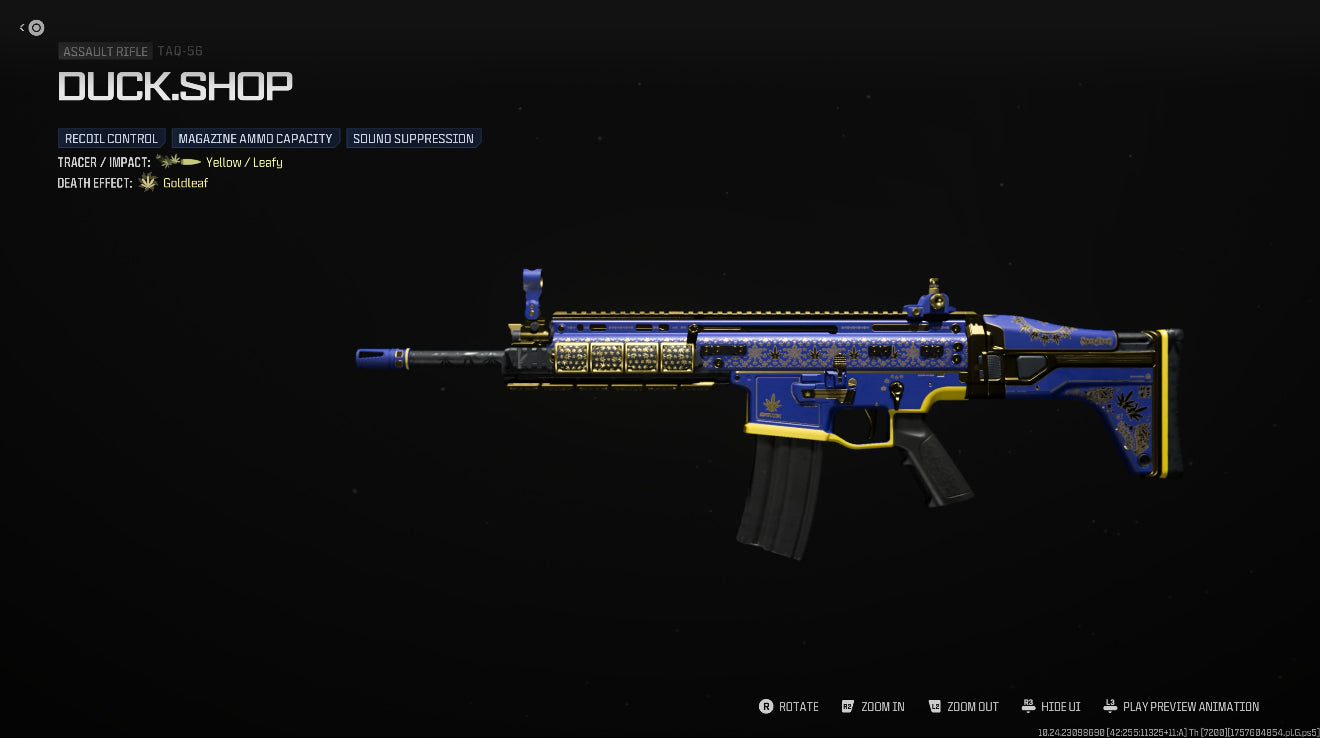The image size is (1320, 738).
Task: Click the Yellow / Leafy tracer color label
Action: tap(244, 162)
